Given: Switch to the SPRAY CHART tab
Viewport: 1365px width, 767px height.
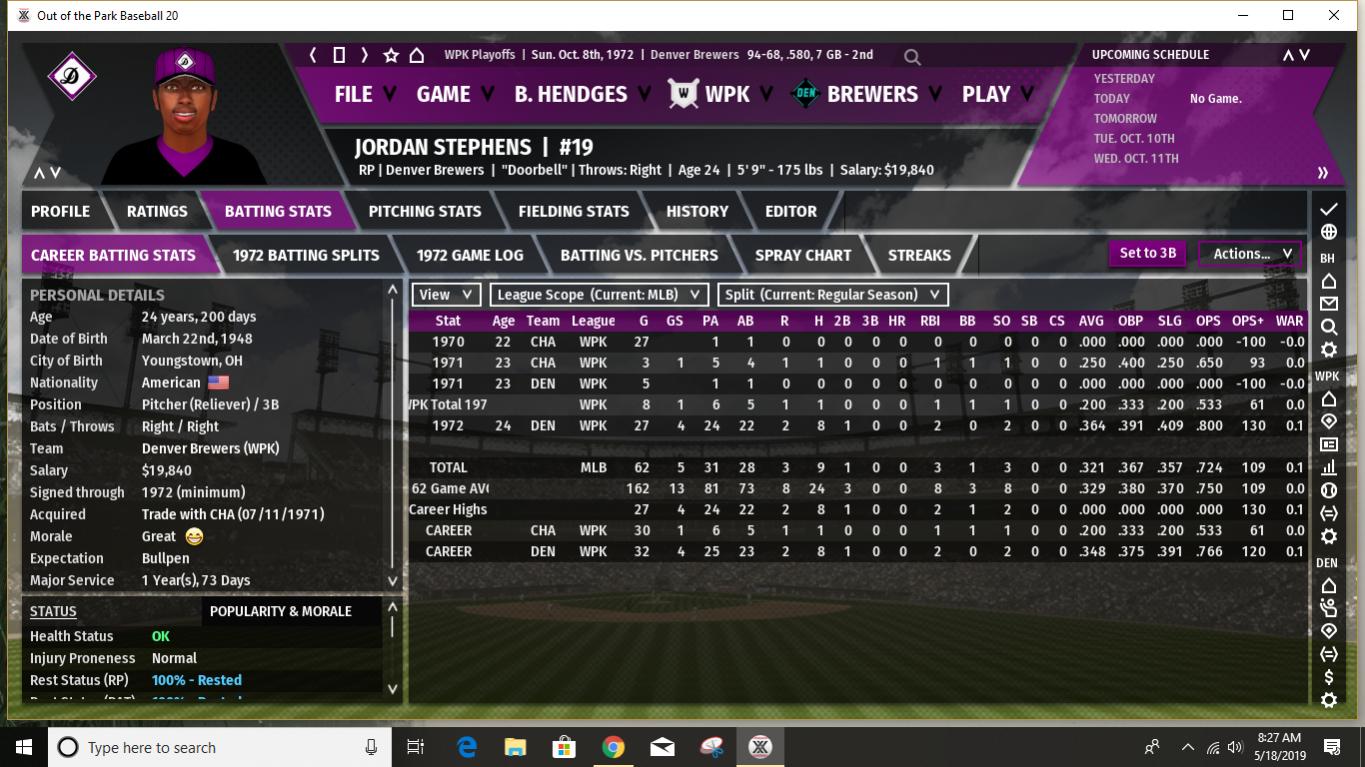Looking at the screenshot, I should (802, 255).
